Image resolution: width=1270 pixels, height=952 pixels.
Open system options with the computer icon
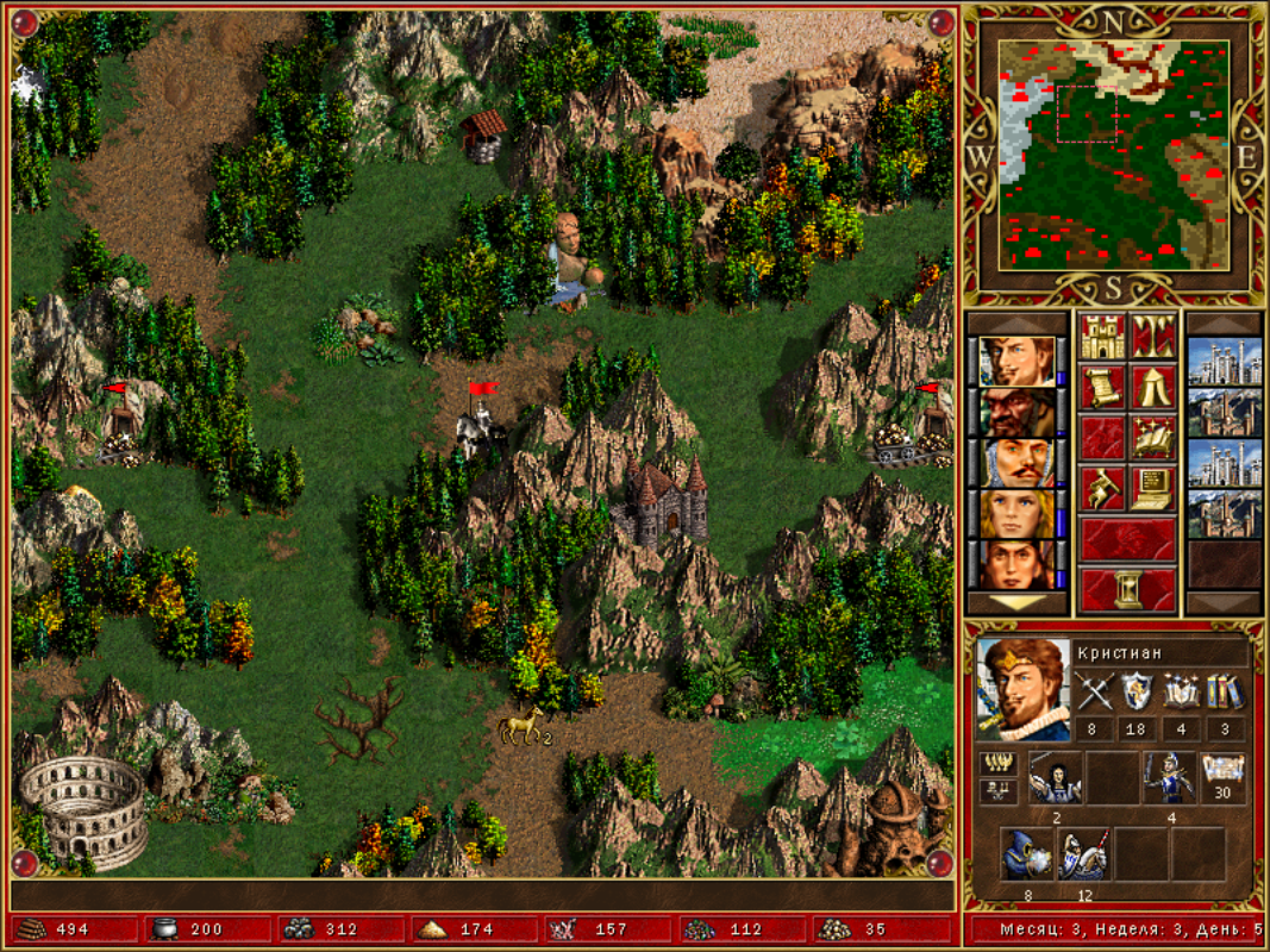pyautogui.click(x=1154, y=488)
